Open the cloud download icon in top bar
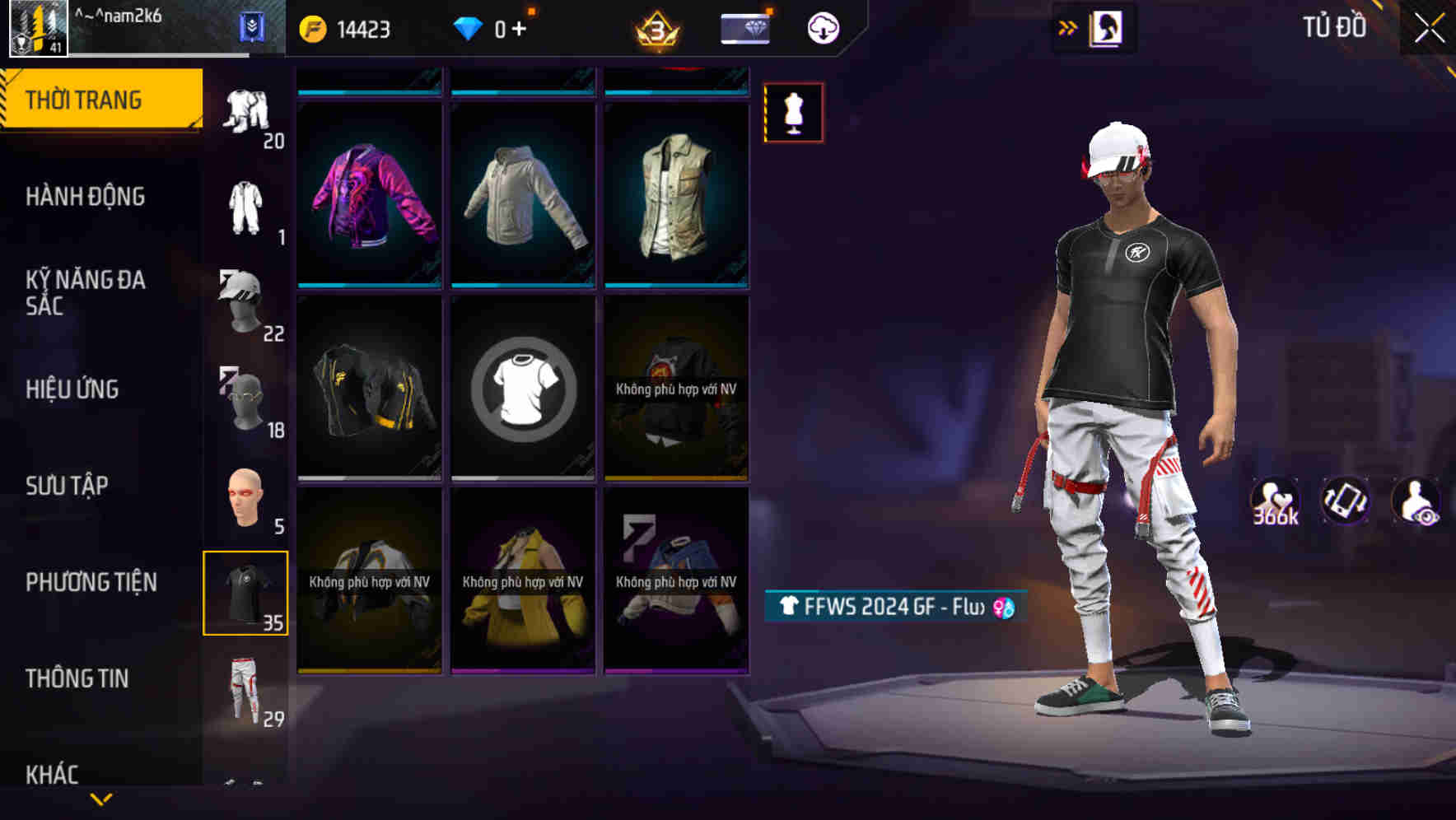This screenshot has height=820, width=1456. (x=821, y=27)
